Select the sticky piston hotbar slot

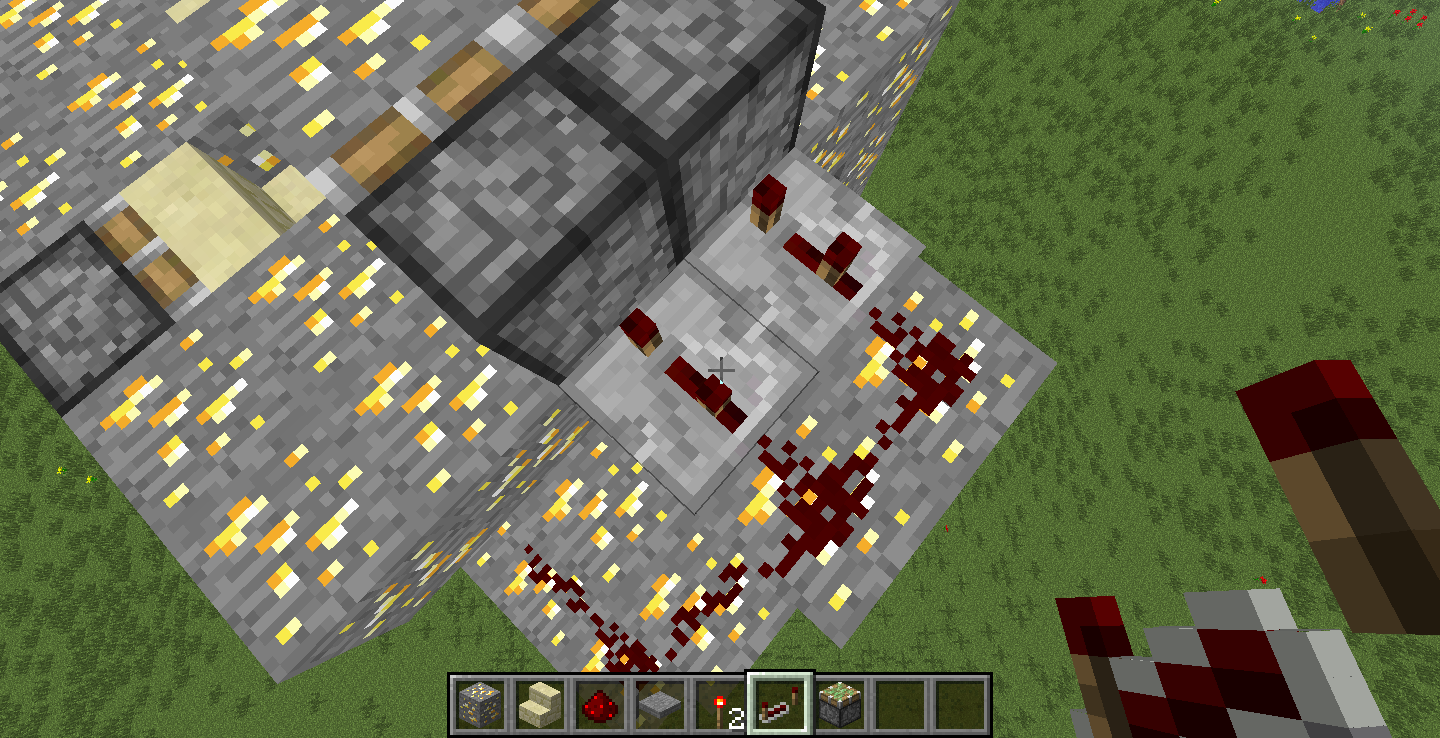pos(841,703)
